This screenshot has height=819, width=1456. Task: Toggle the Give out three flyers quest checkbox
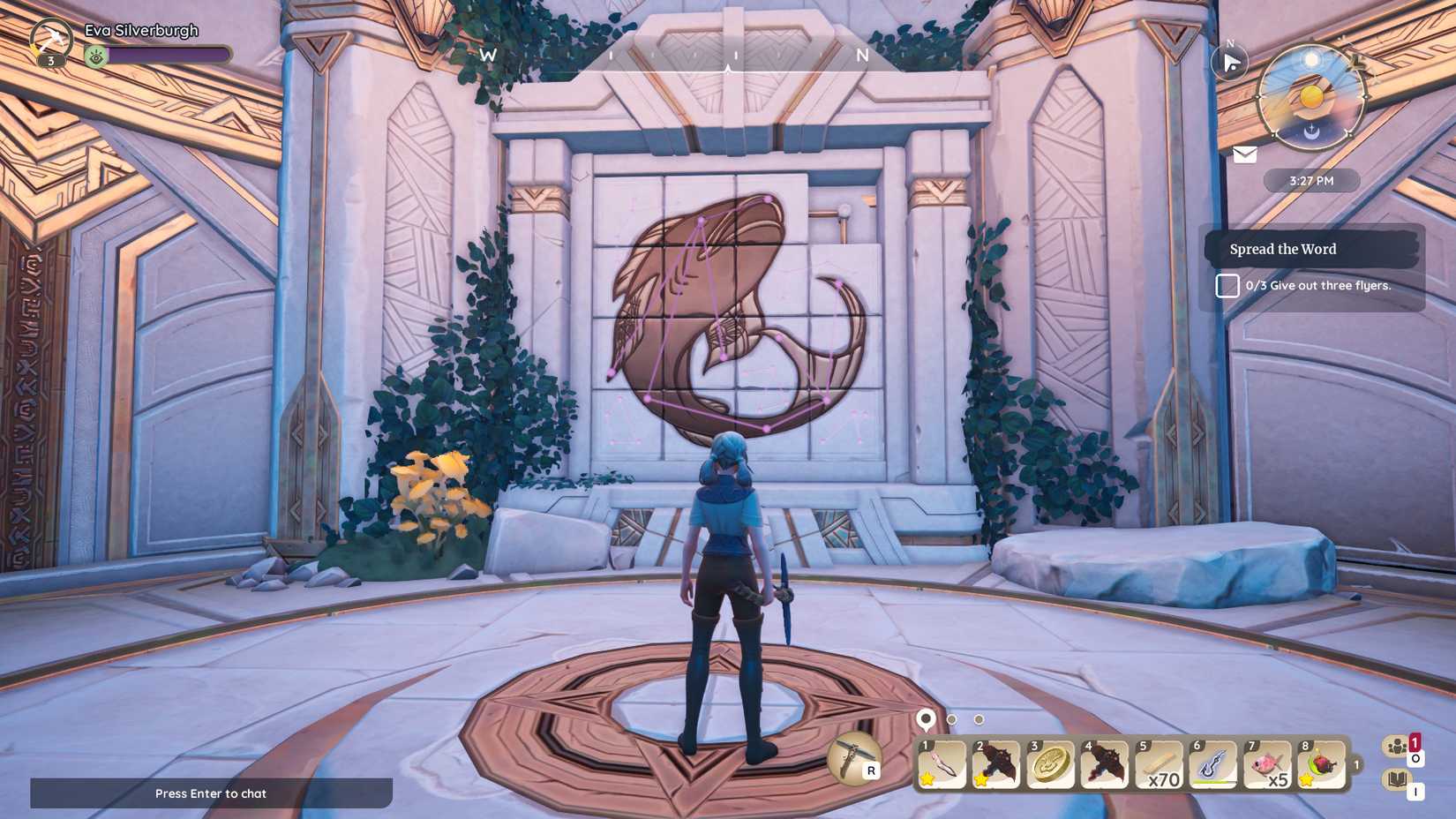[1227, 286]
